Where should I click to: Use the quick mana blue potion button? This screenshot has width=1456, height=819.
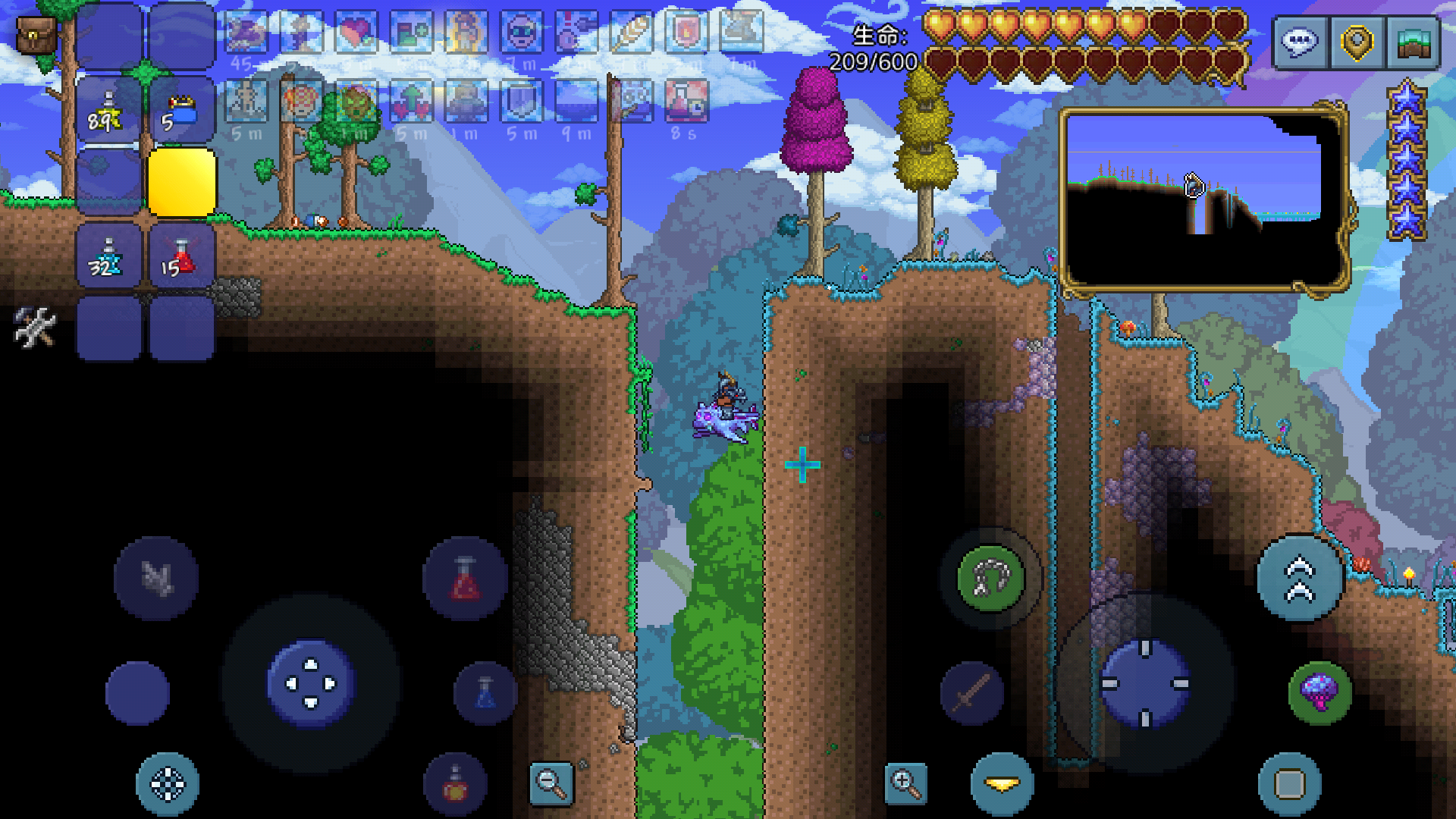(x=485, y=693)
